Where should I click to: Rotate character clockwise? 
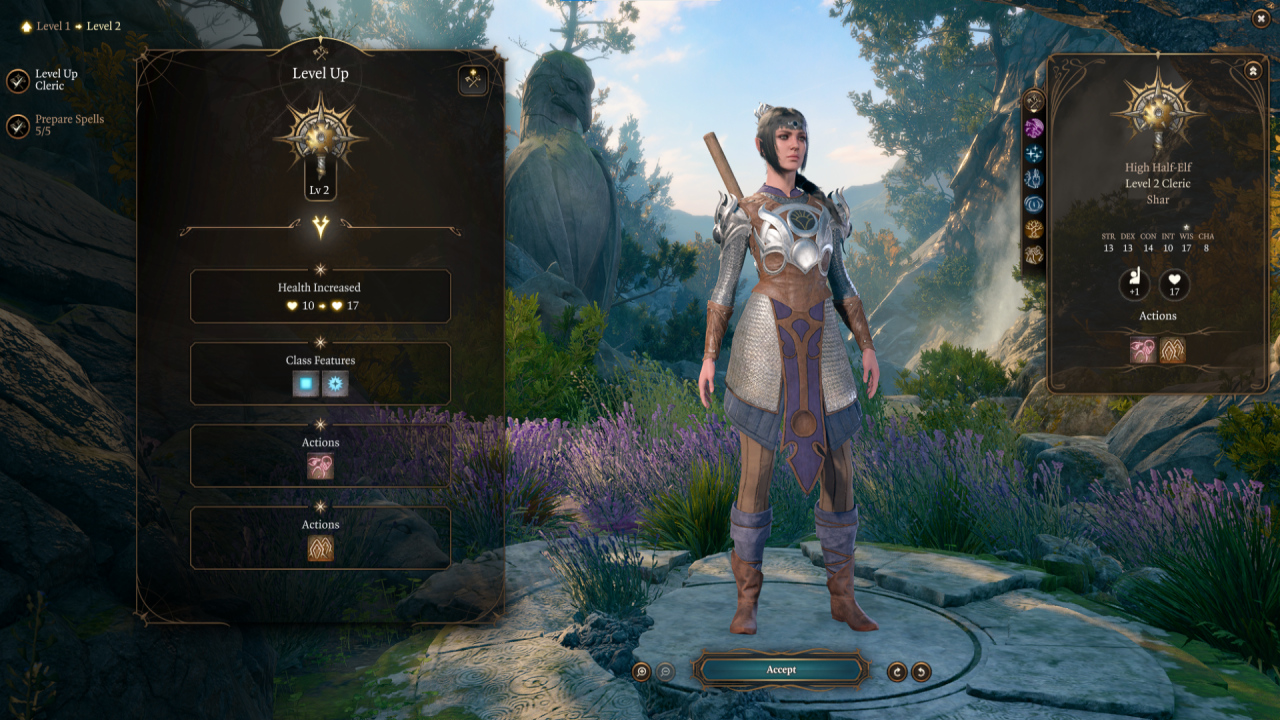[x=897, y=672]
